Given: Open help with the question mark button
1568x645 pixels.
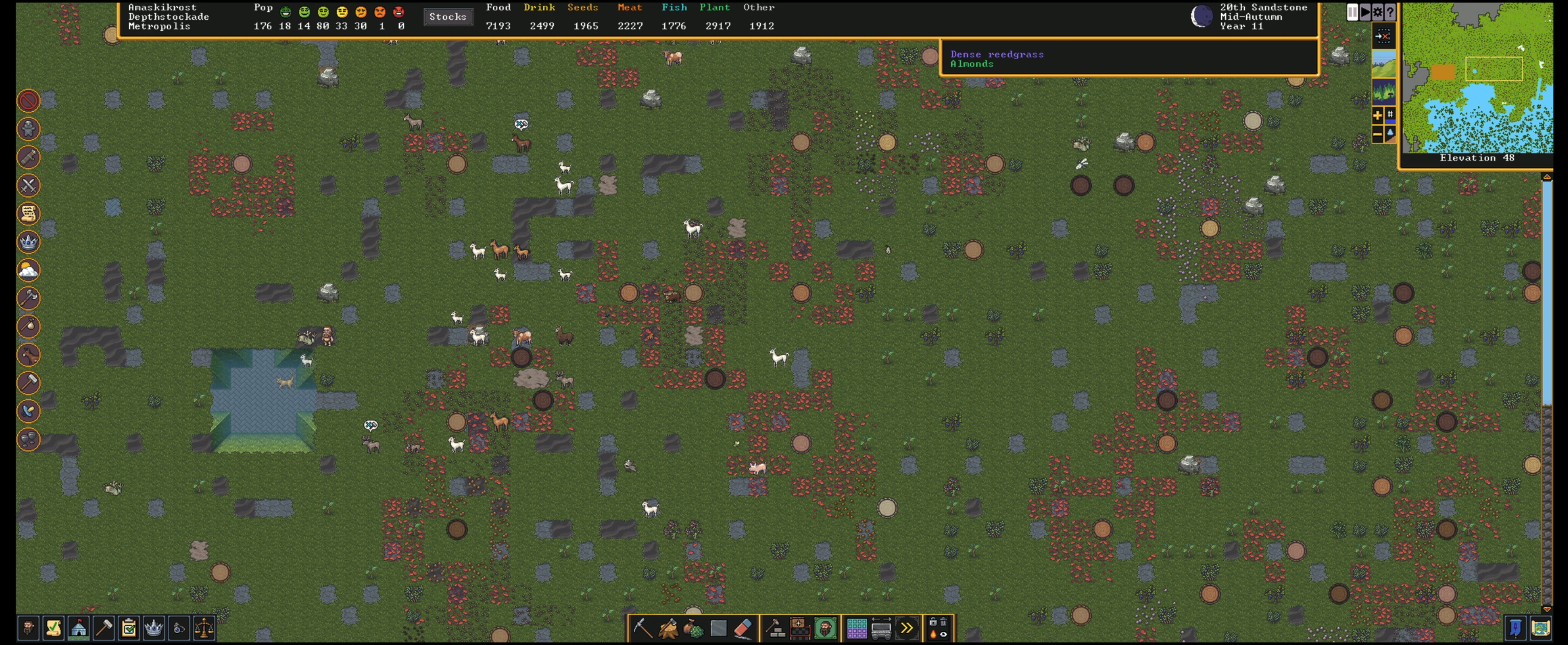Looking at the screenshot, I should pyautogui.click(x=1390, y=12).
